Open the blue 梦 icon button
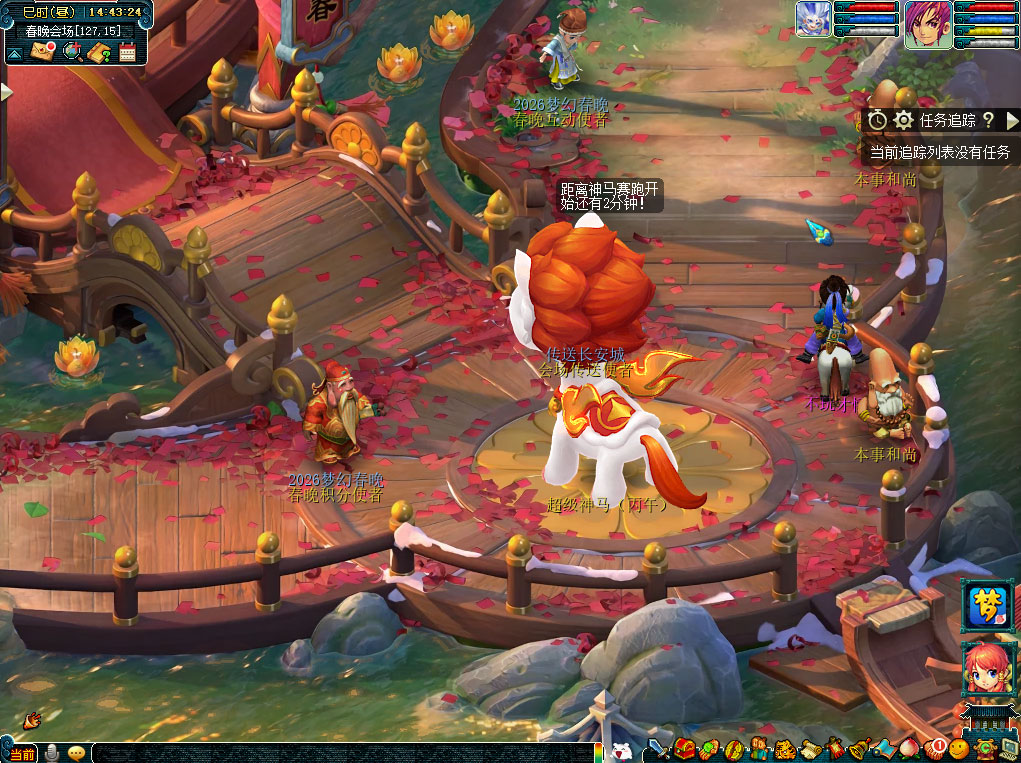Viewport: 1021px width, 763px height. click(988, 605)
